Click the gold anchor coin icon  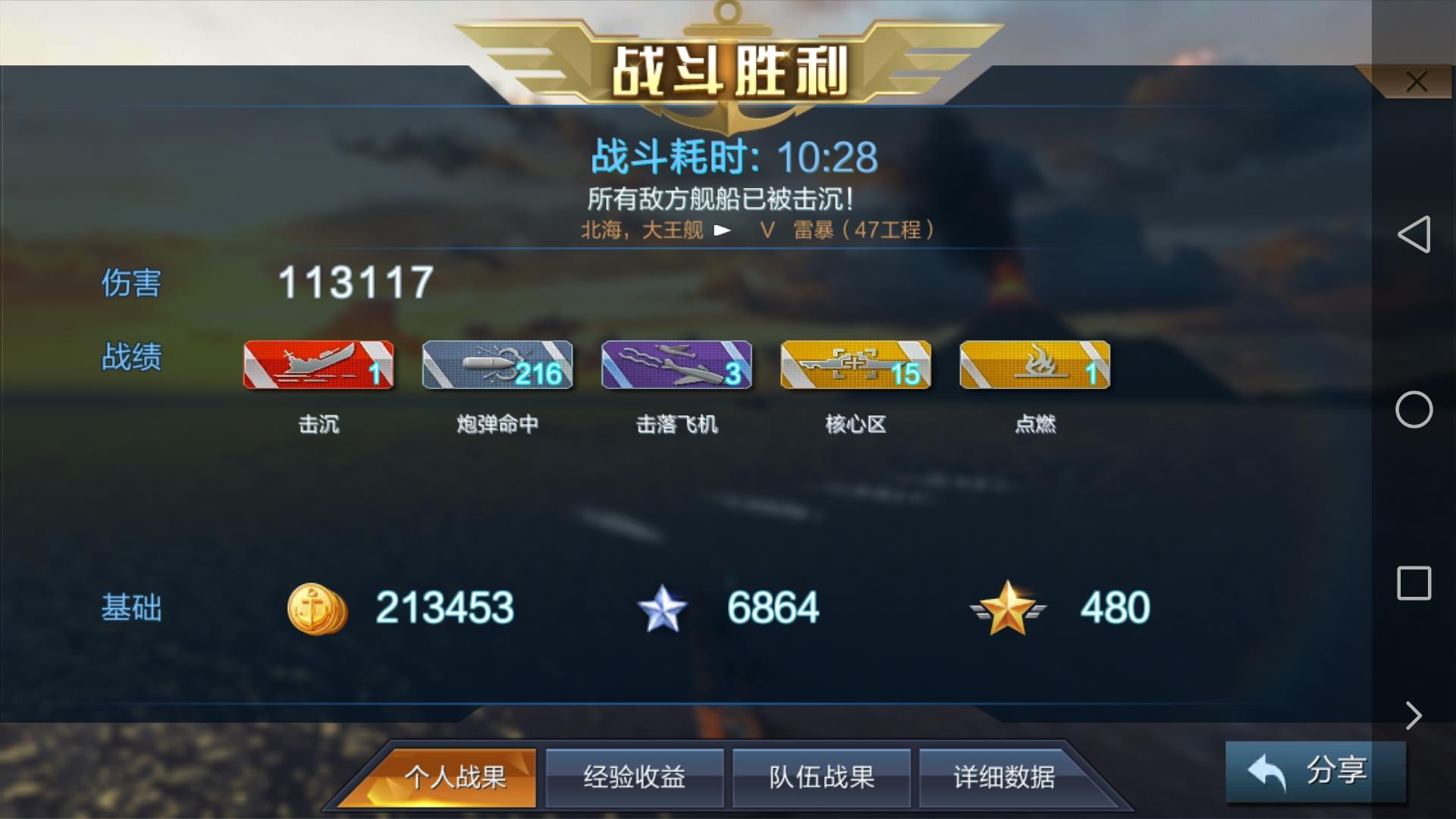click(x=317, y=607)
